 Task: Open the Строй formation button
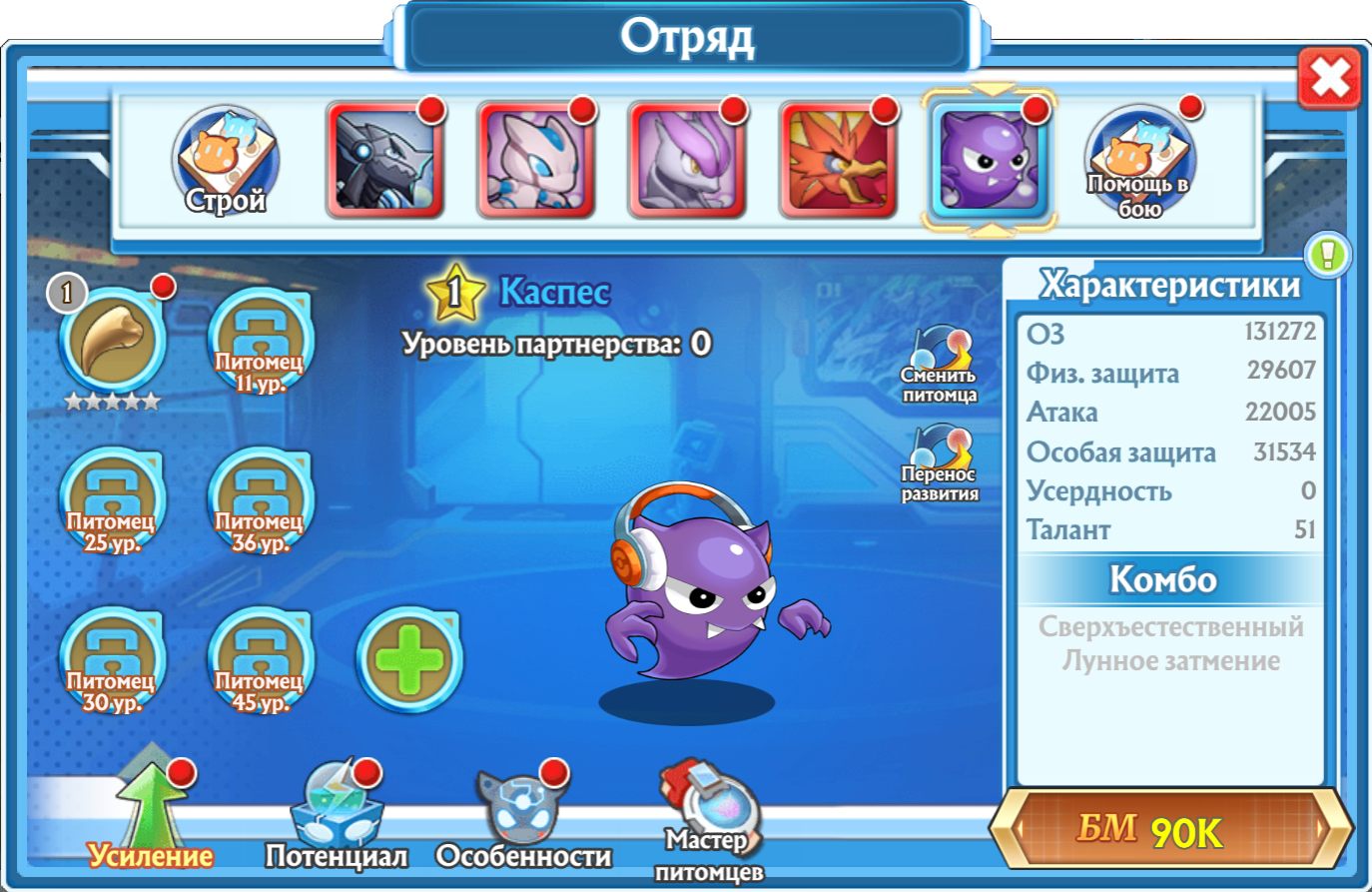click(225, 162)
